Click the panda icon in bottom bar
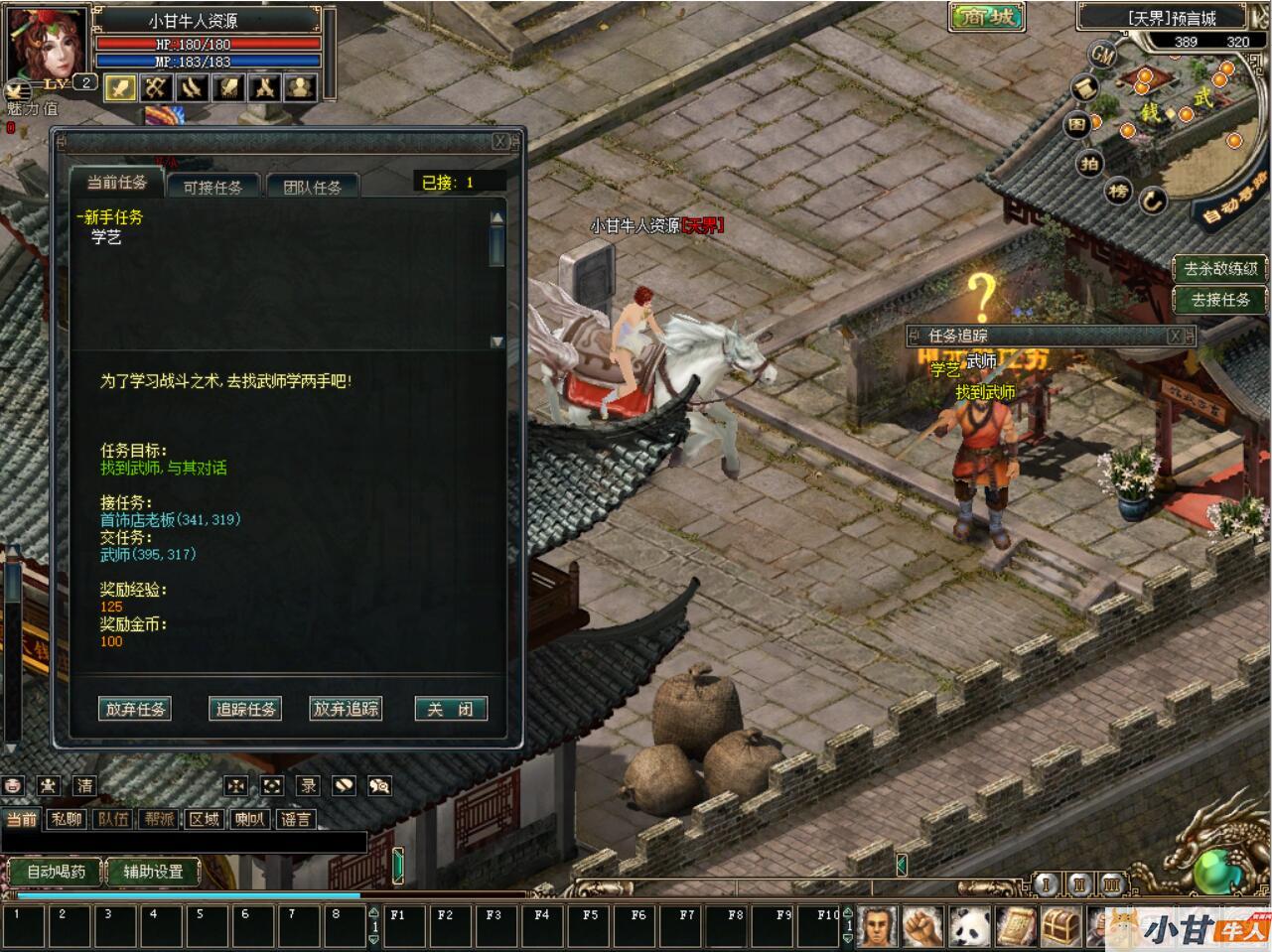 point(968,927)
